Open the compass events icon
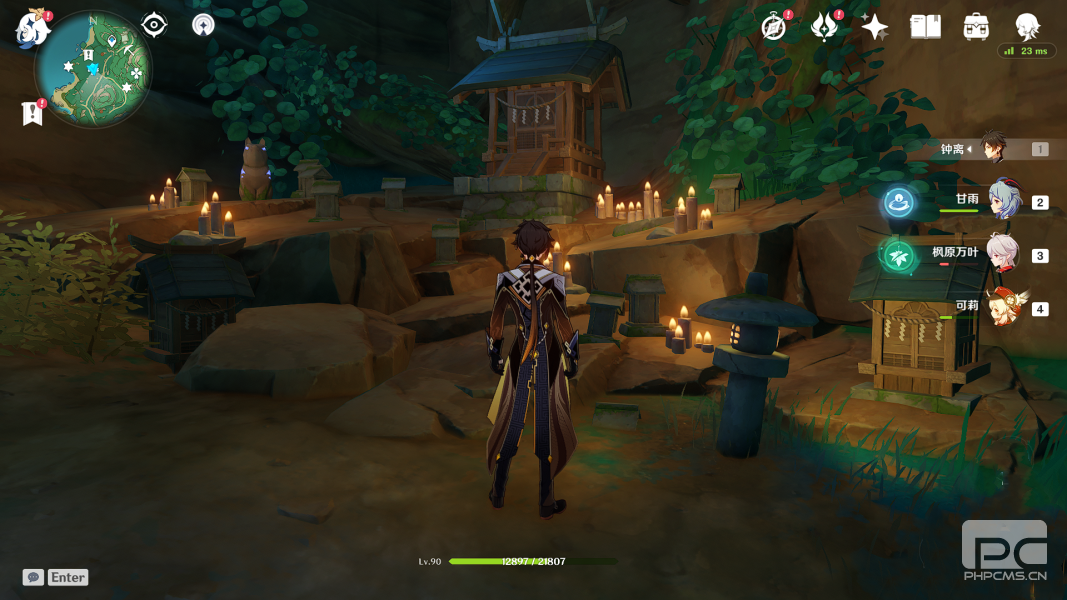The image size is (1067, 600). [x=774, y=27]
